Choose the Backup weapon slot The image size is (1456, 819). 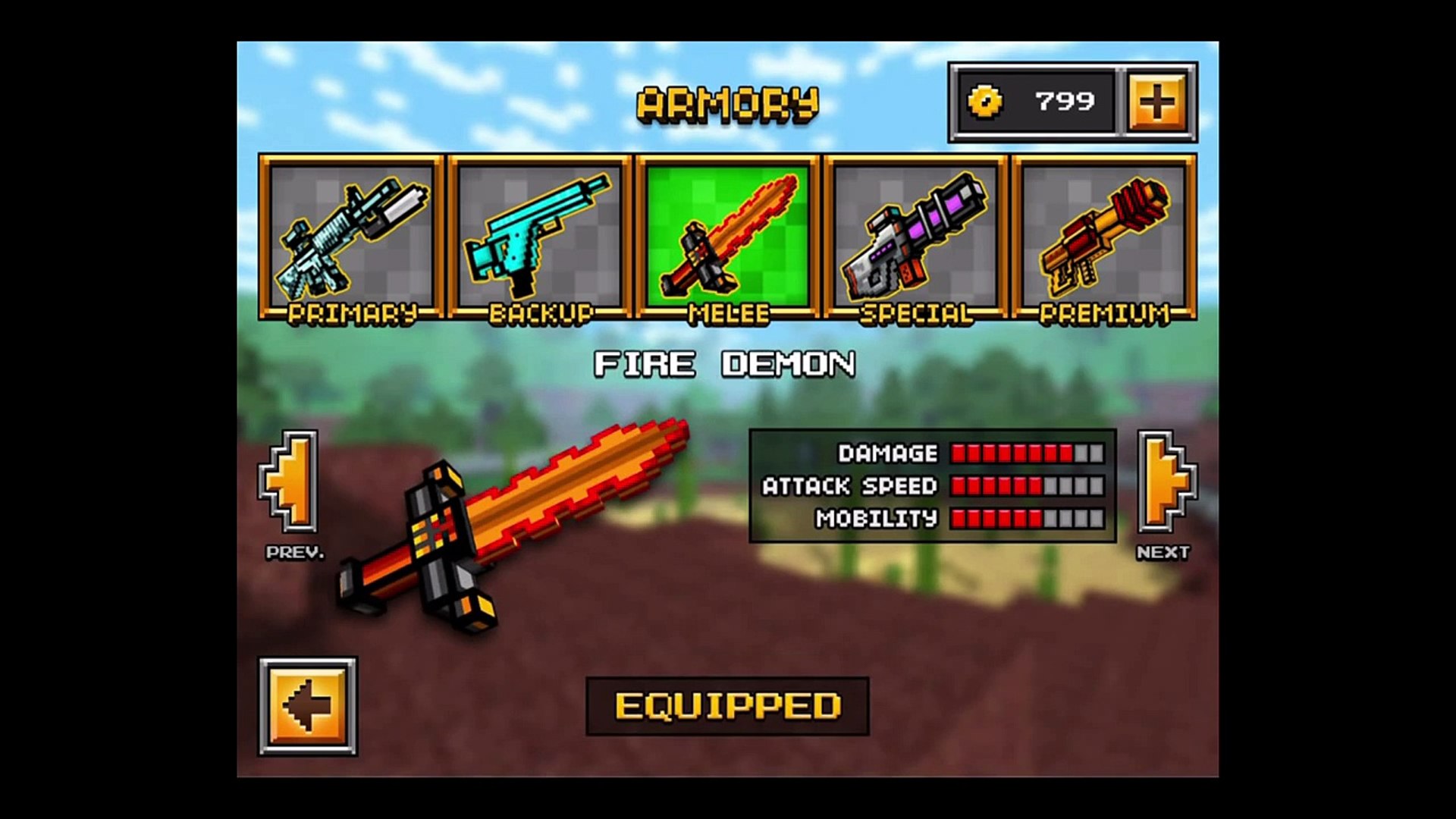coord(539,237)
